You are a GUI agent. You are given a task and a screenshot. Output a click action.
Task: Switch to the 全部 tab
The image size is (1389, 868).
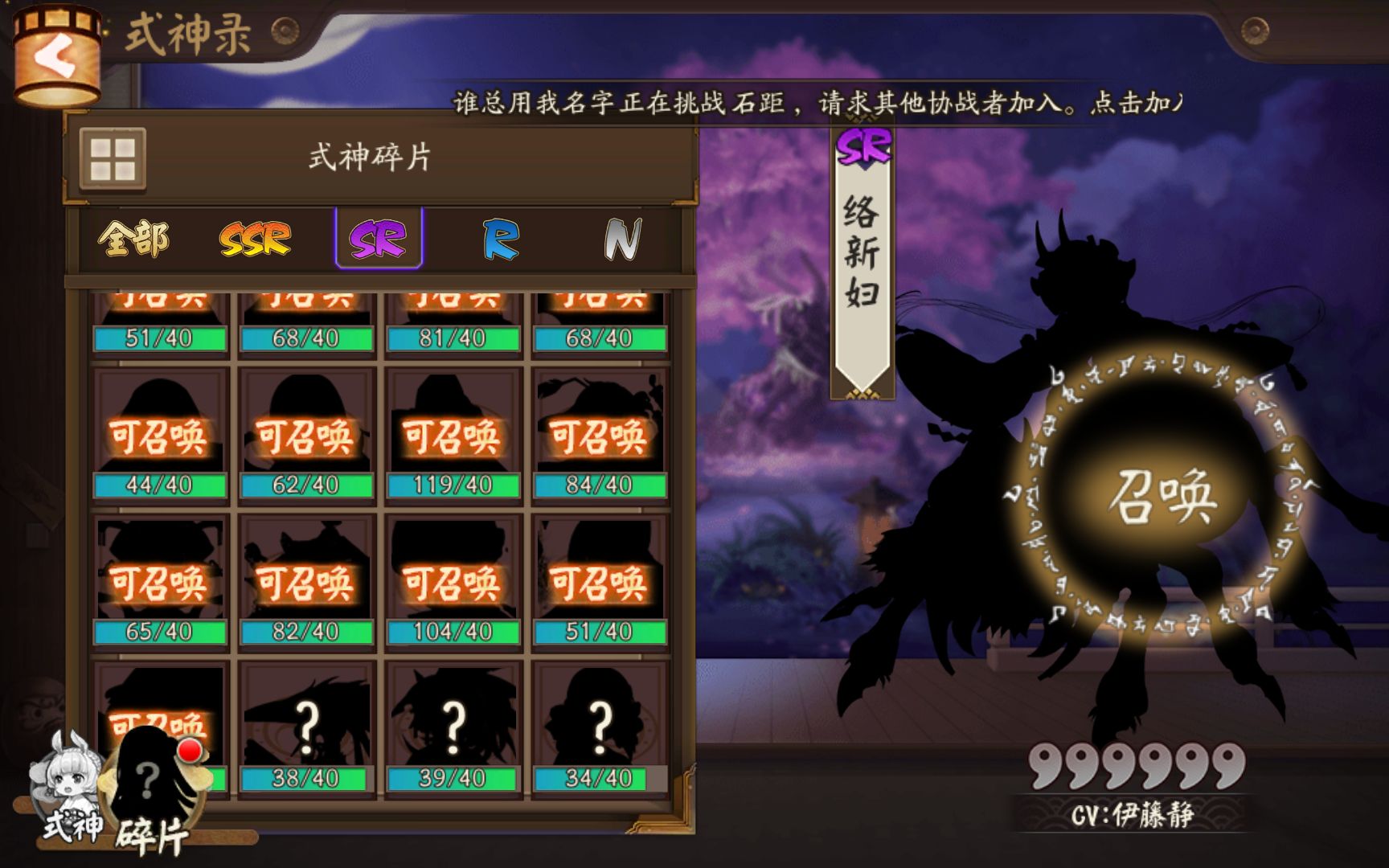pyautogui.click(x=134, y=238)
